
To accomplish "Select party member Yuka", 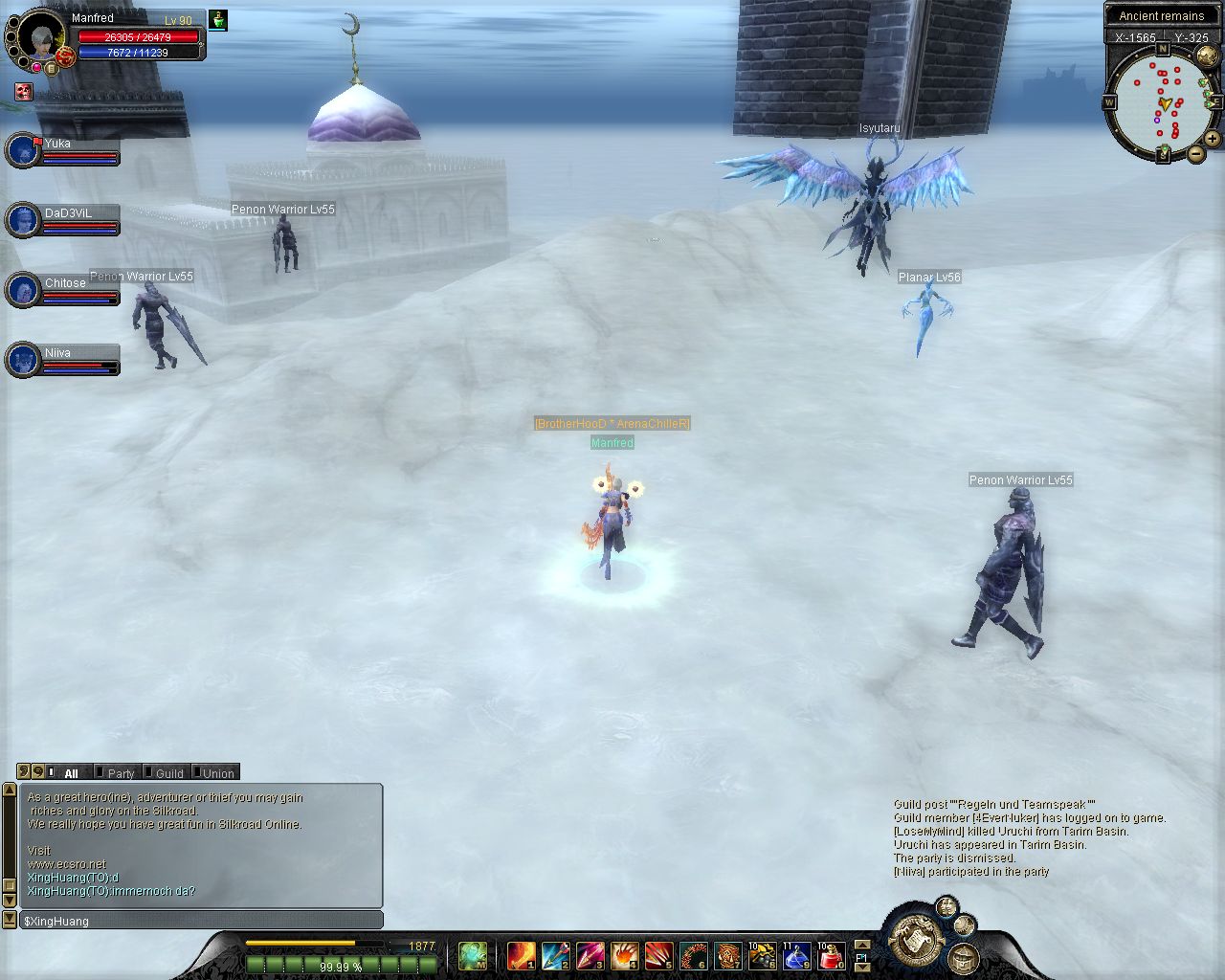I will [23, 151].
